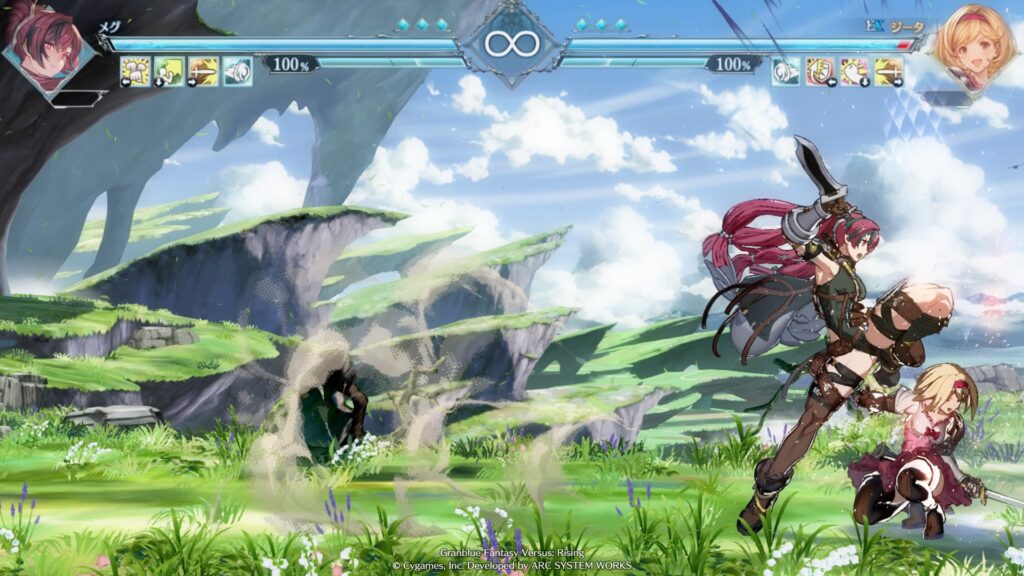Activate Djeeta's yellow burst skill icon

(854, 71)
